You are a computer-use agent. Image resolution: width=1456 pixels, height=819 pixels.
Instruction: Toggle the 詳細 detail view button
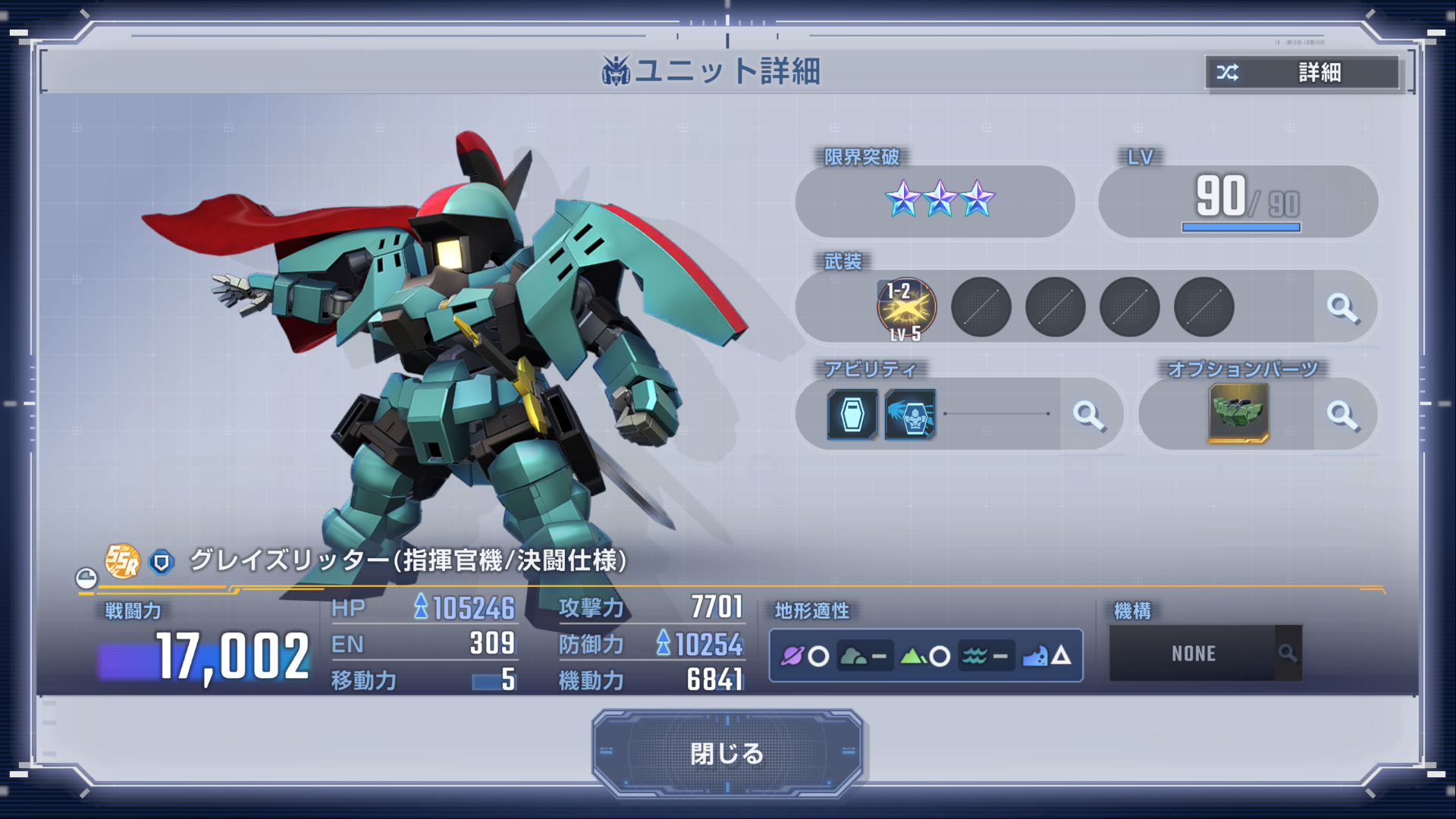tap(1302, 73)
